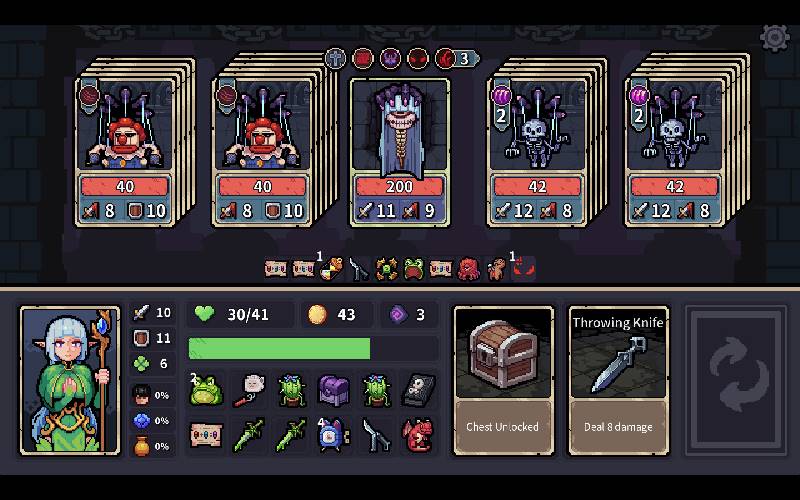Click the gravestone cross boss trait icon
This screenshot has width=800, height=500.
coord(335,58)
